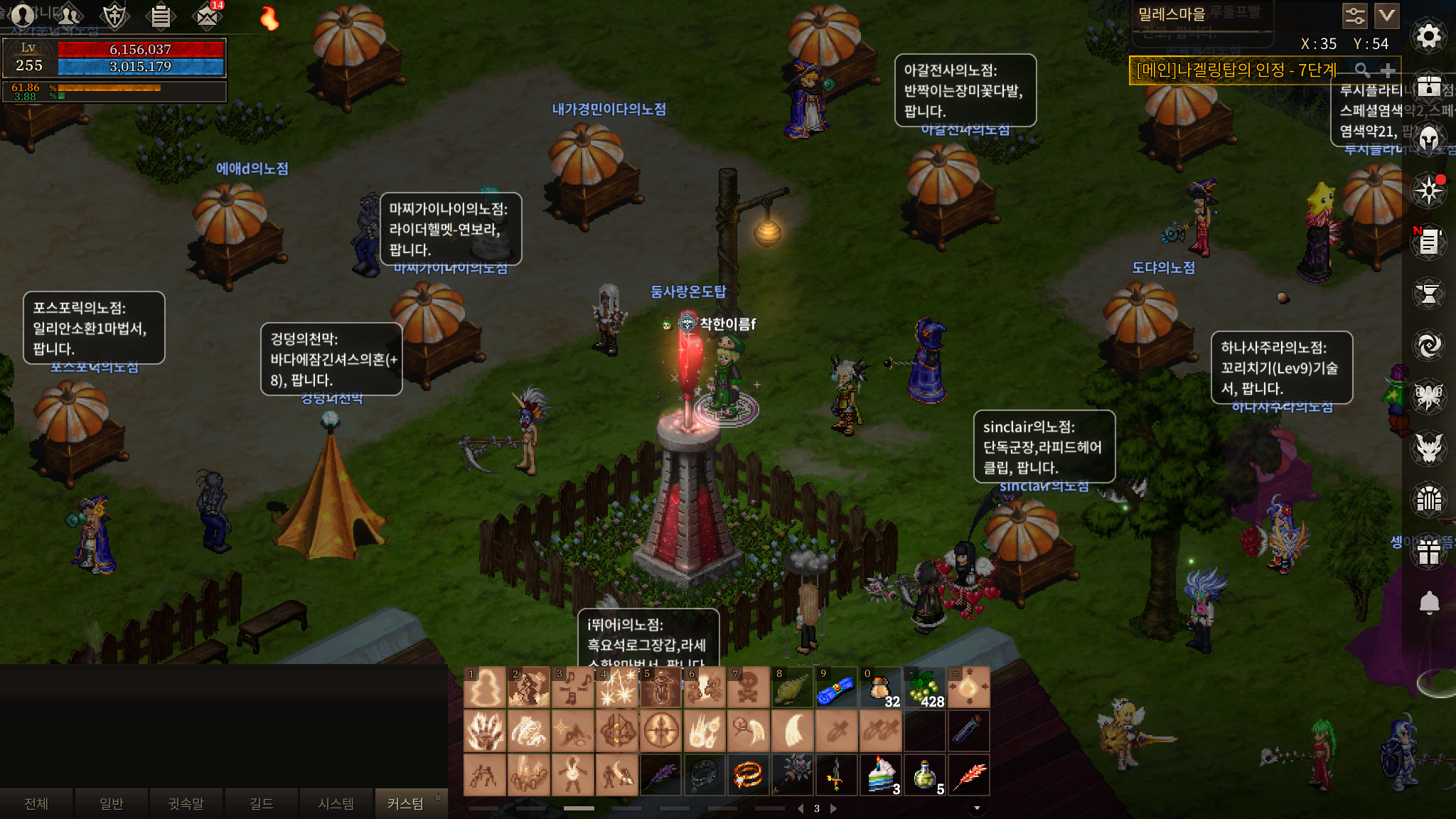Cast the crosshair target skill
The image size is (1456, 819).
(x=661, y=731)
